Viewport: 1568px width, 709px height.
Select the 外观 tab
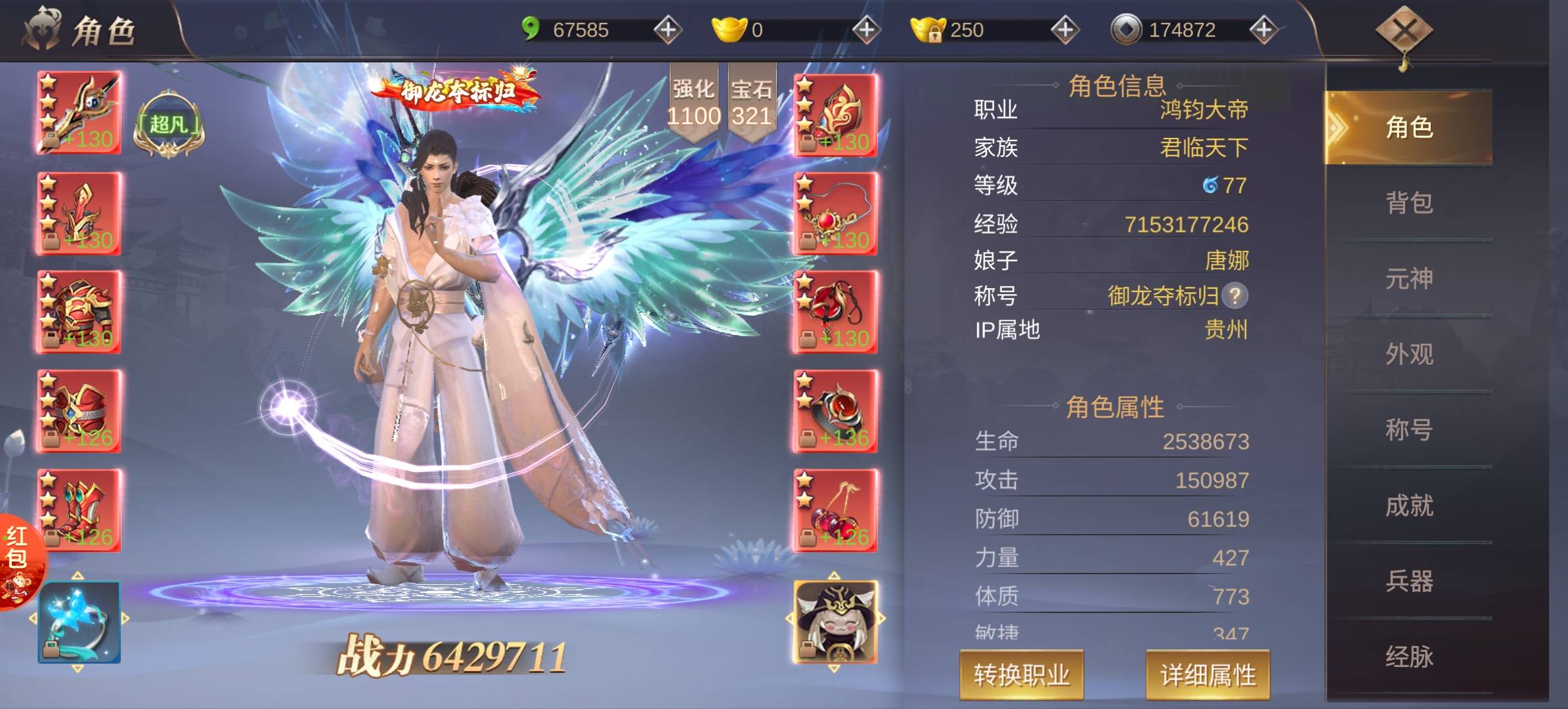pos(1408,354)
